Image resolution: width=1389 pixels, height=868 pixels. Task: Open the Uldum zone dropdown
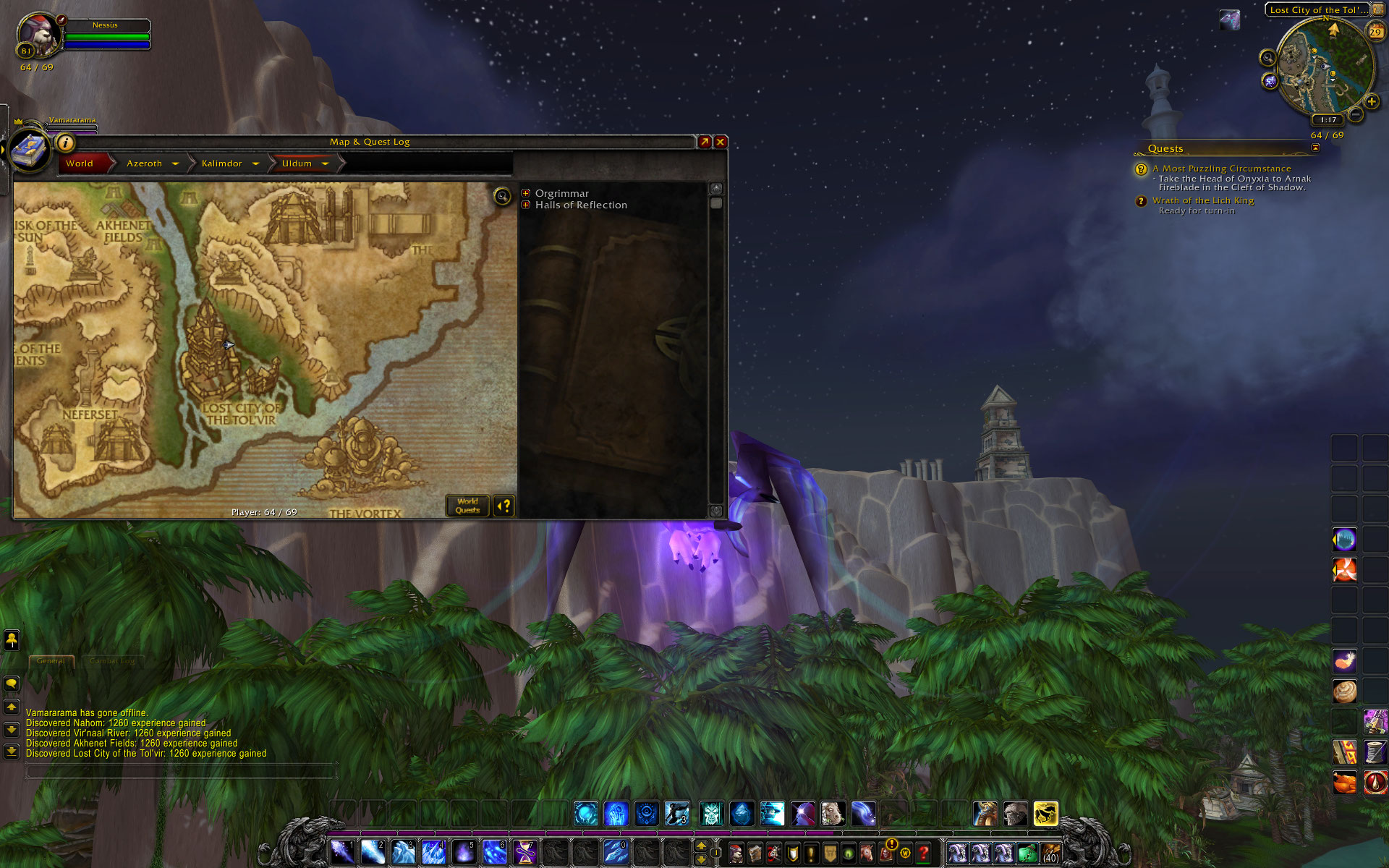325,163
